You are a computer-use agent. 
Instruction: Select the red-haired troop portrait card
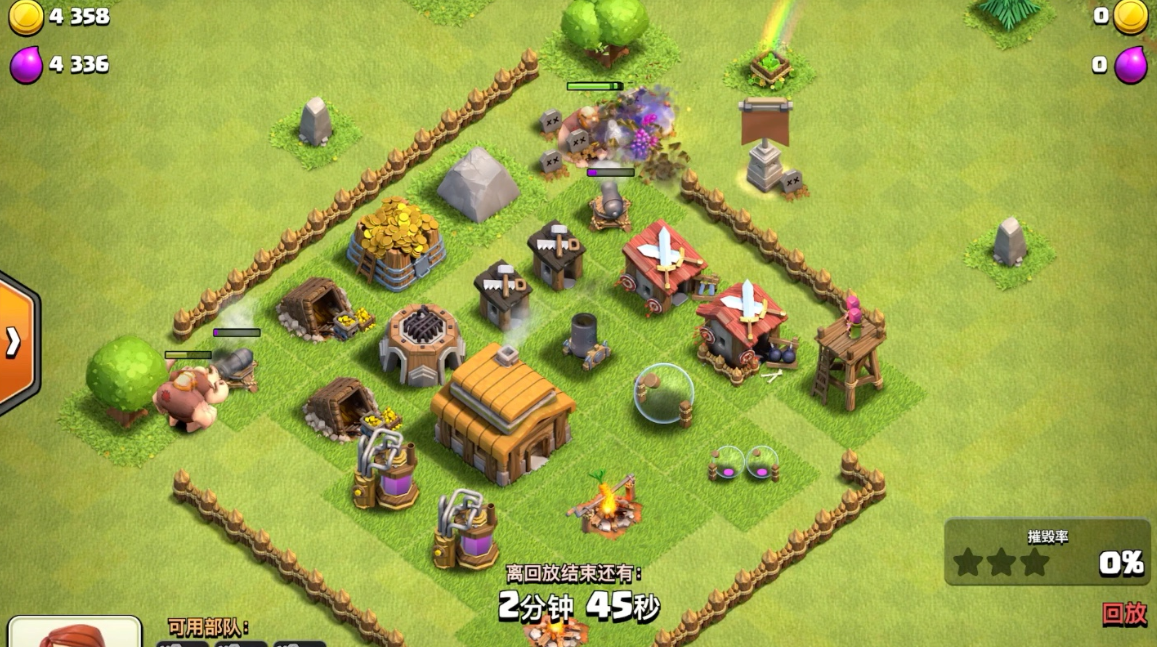click(x=75, y=633)
